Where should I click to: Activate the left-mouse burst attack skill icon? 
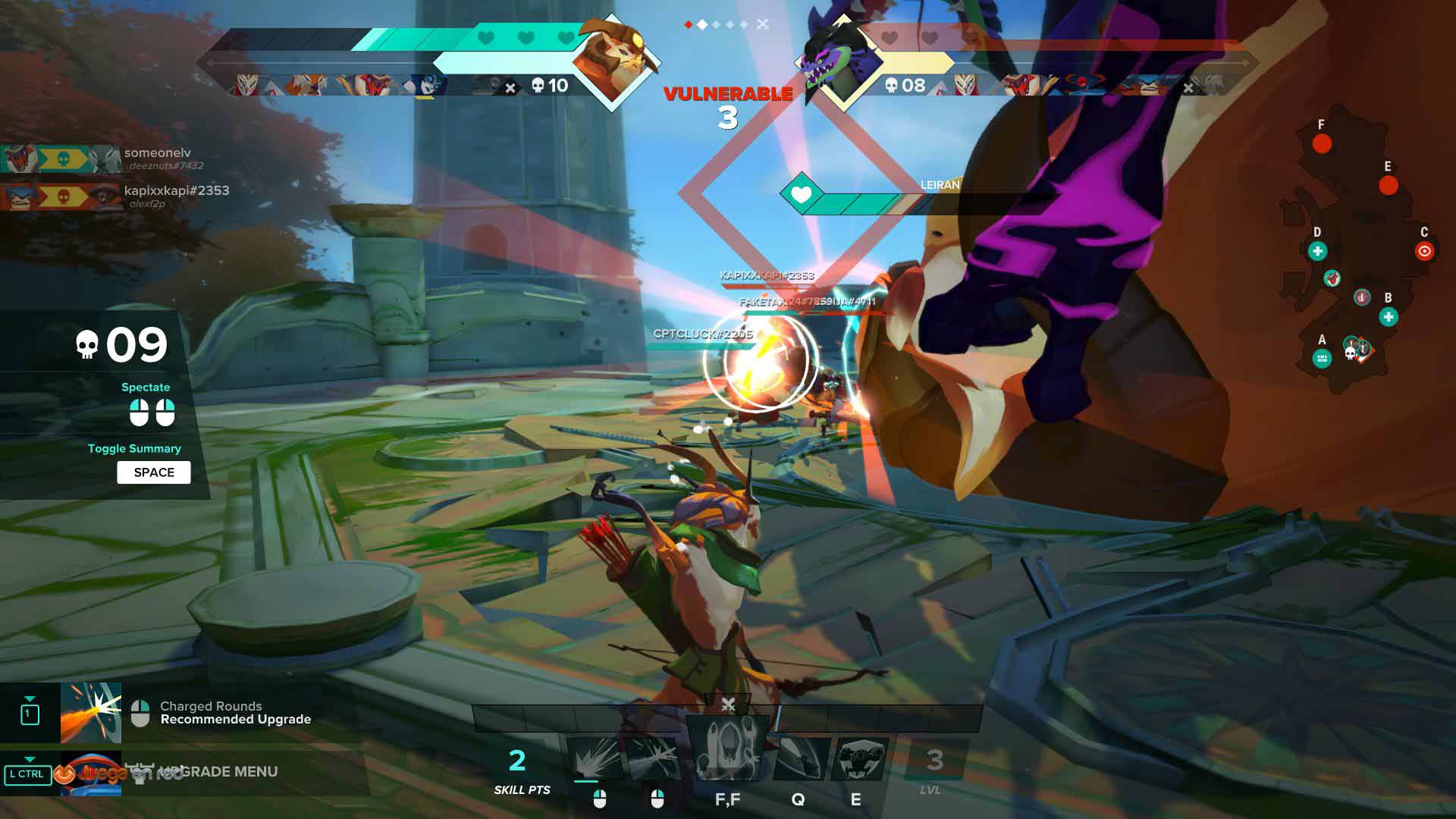594,758
